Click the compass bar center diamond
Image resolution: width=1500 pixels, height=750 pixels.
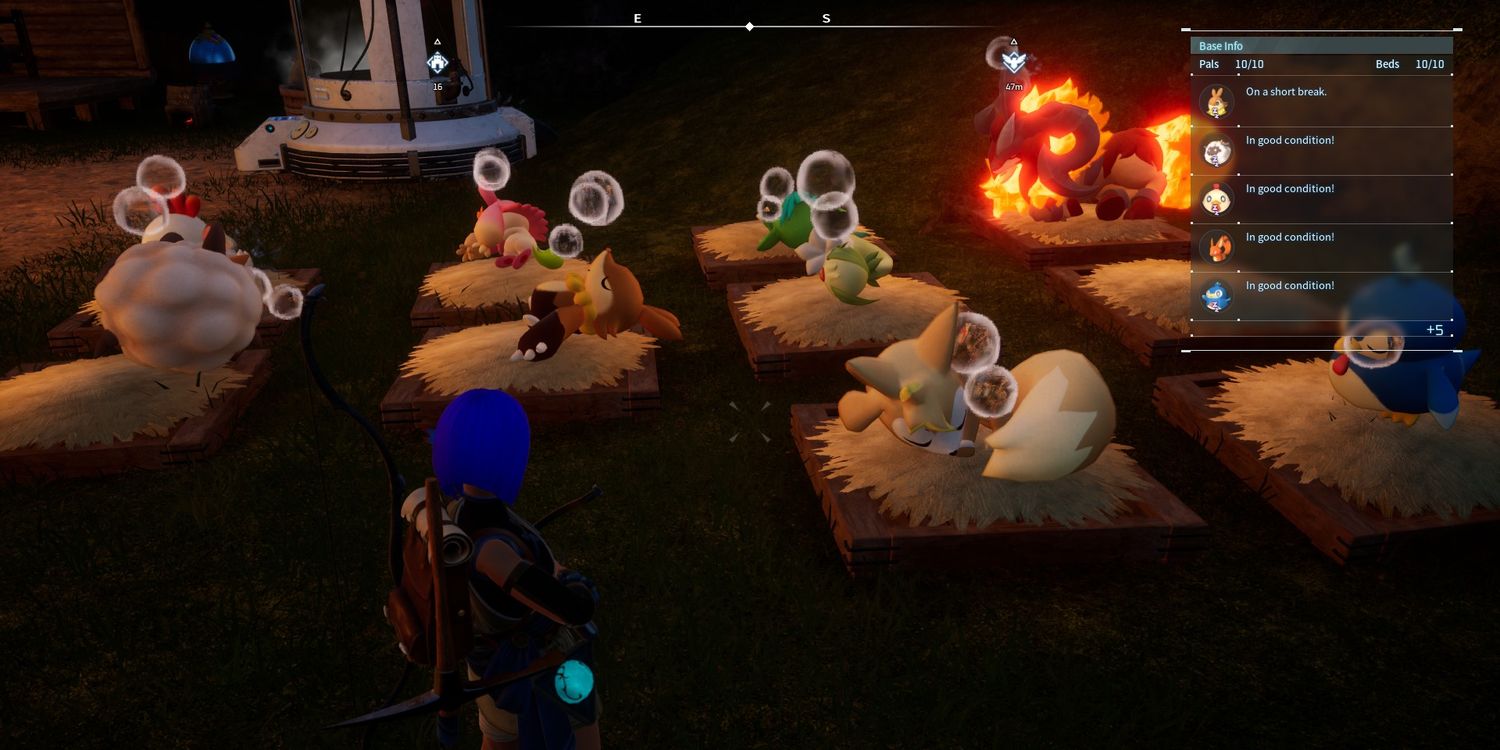[750, 26]
